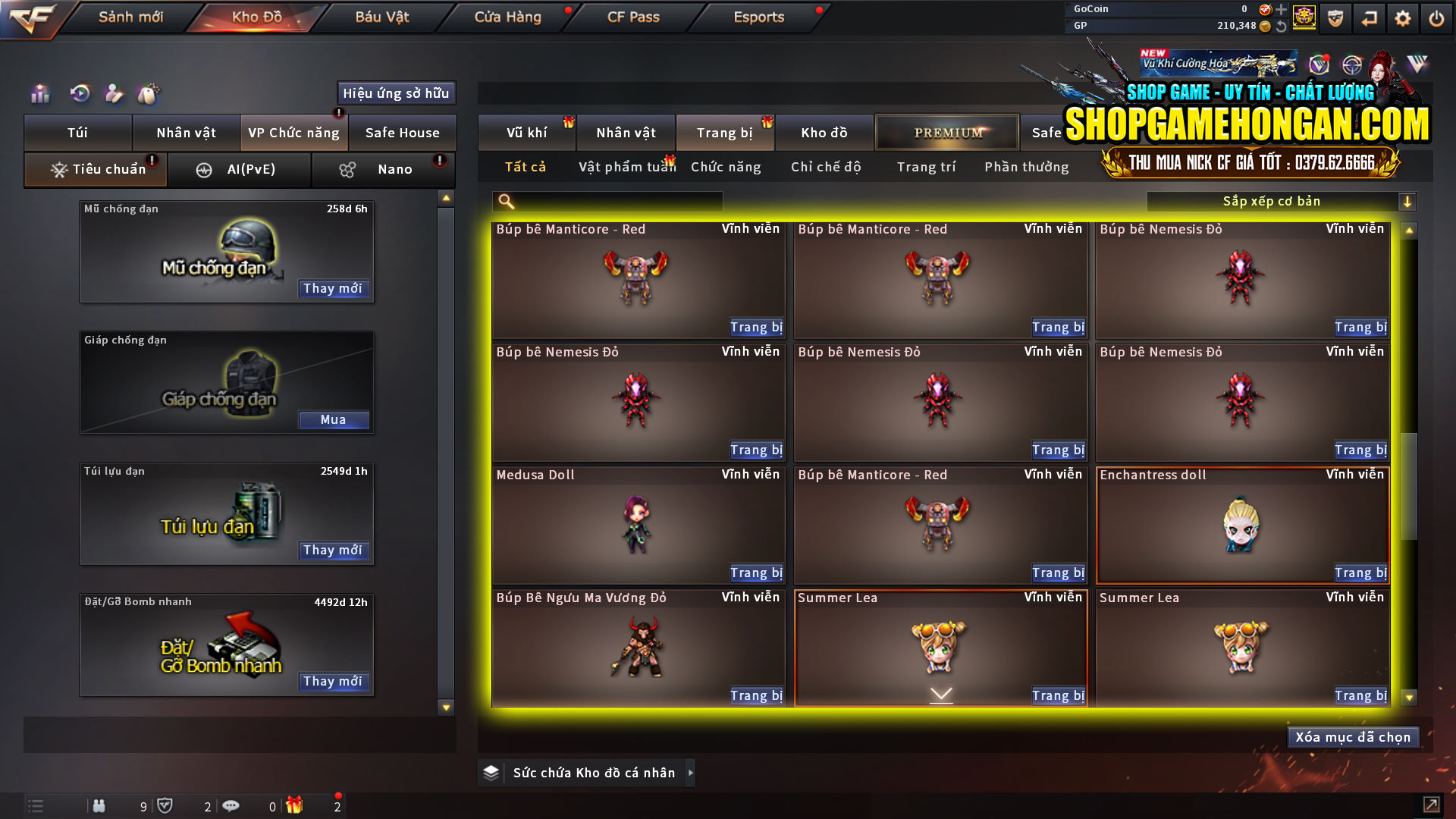Open the chat messages icon at bottom bar
Image resolution: width=1456 pixels, height=819 pixels.
point(231,806)
